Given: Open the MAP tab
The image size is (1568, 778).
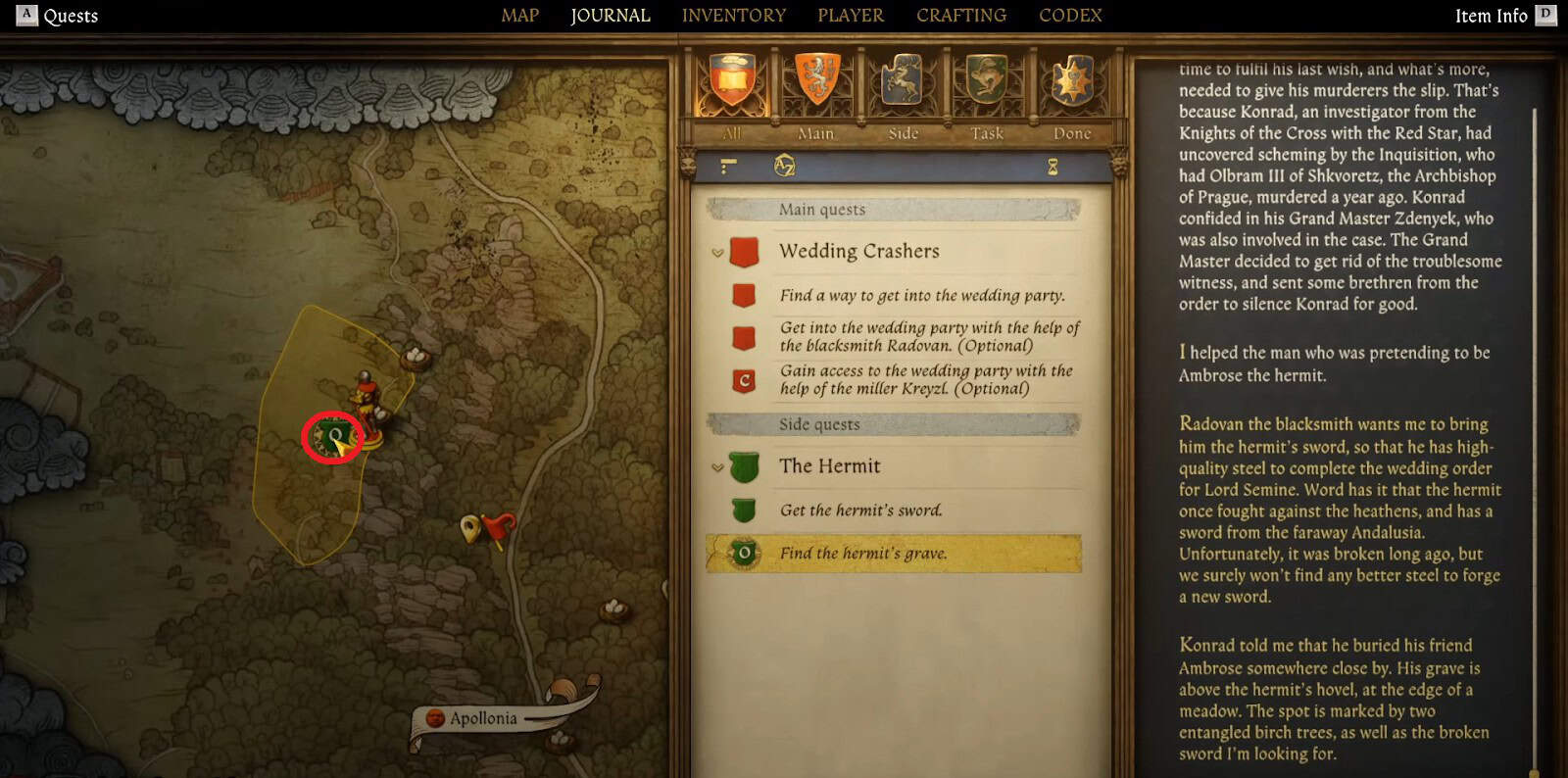Looking at the screenshot, I should click(x=518, y=15).
